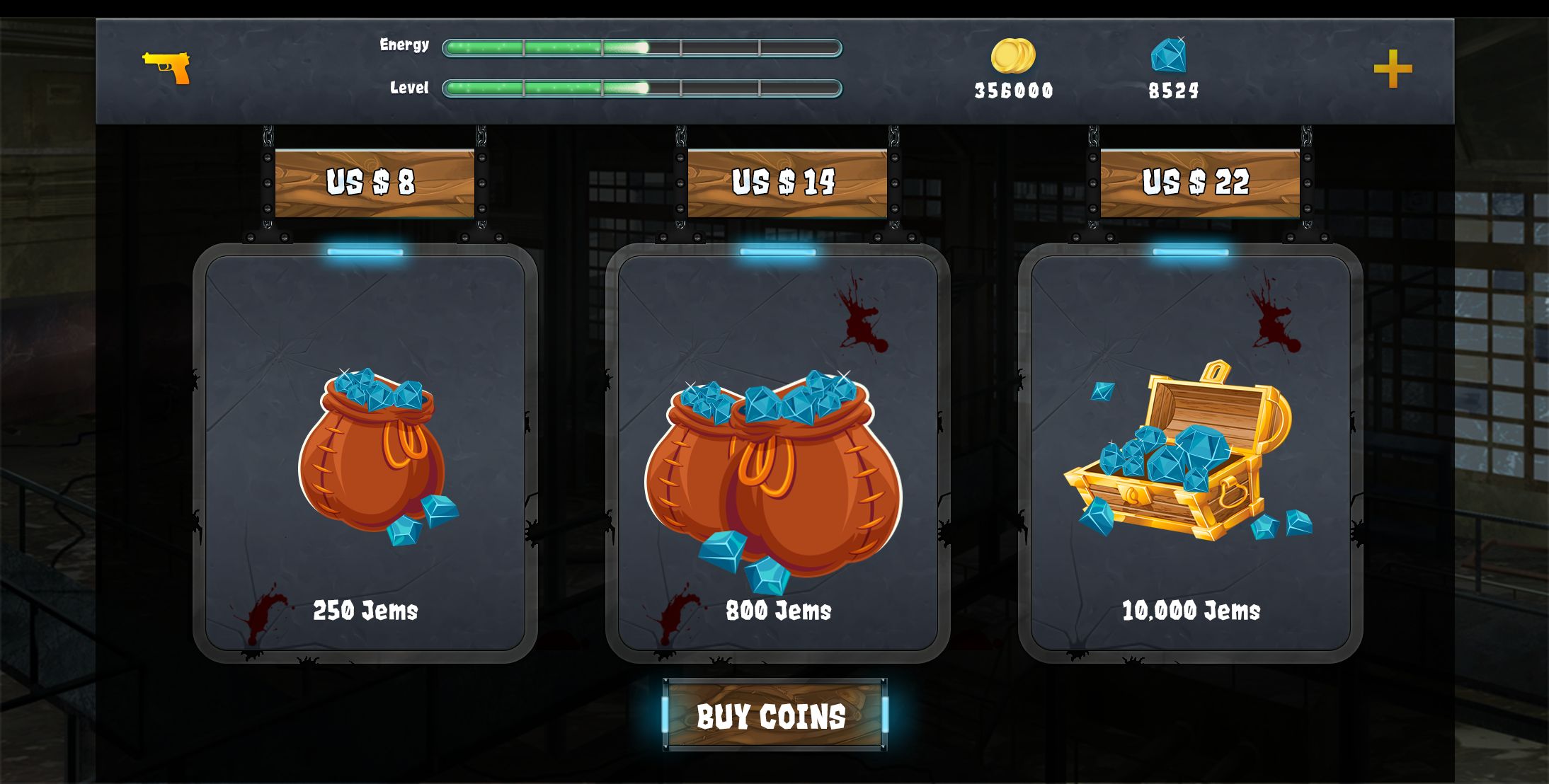Click the gold coins stack icon

tap(1012, 56)
